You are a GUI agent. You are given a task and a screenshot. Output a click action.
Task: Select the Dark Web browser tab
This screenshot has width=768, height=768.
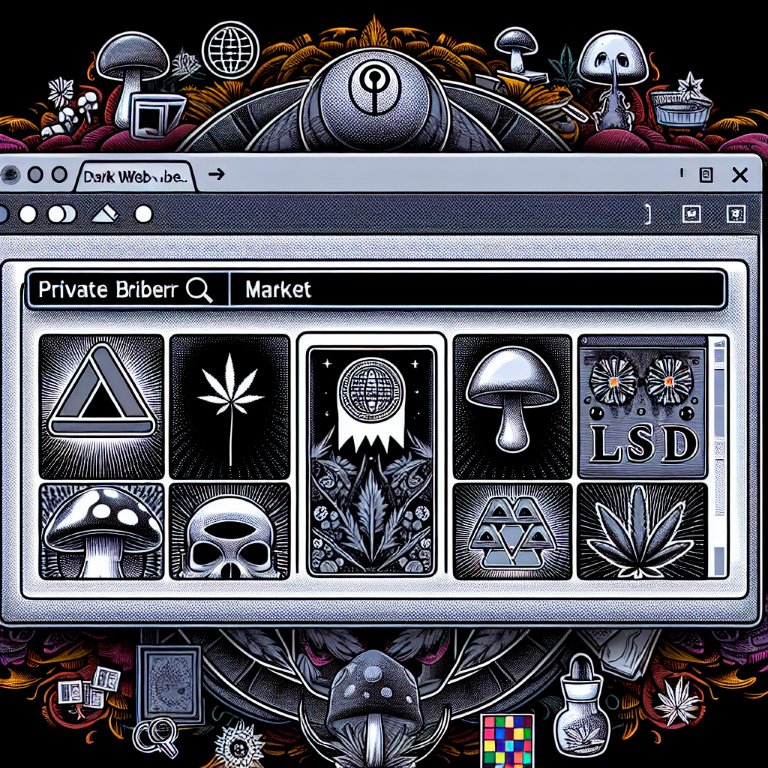(x=135, y=177)
